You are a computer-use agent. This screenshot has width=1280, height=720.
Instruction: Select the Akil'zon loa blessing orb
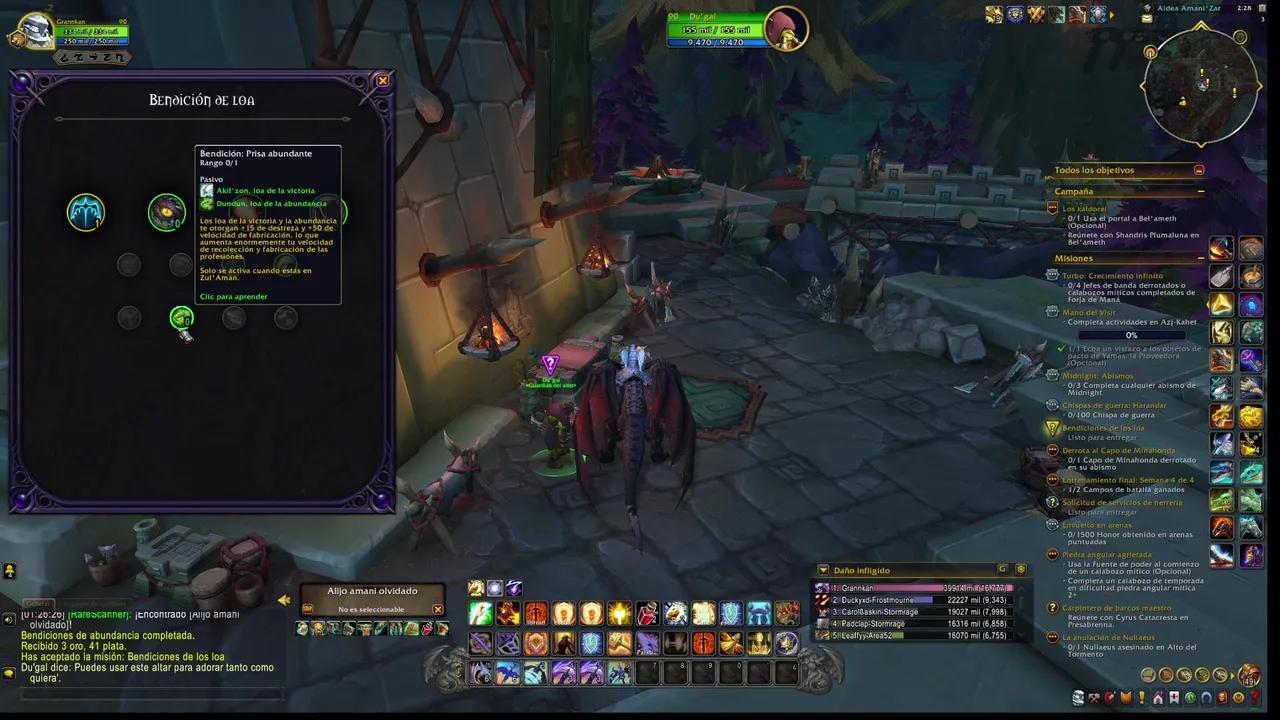(x=86, y=212)
